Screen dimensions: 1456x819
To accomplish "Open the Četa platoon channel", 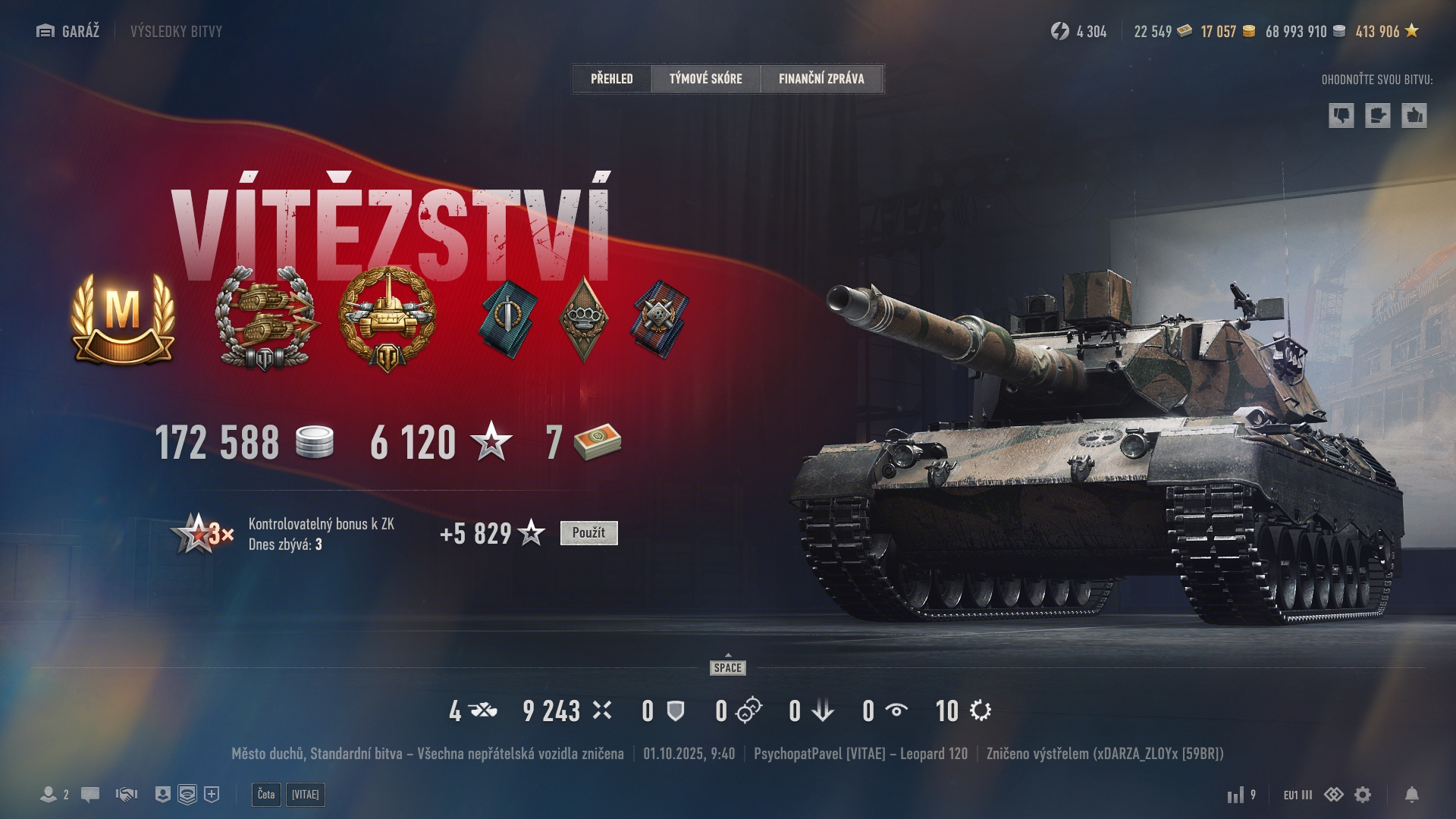I will (266, 795).
